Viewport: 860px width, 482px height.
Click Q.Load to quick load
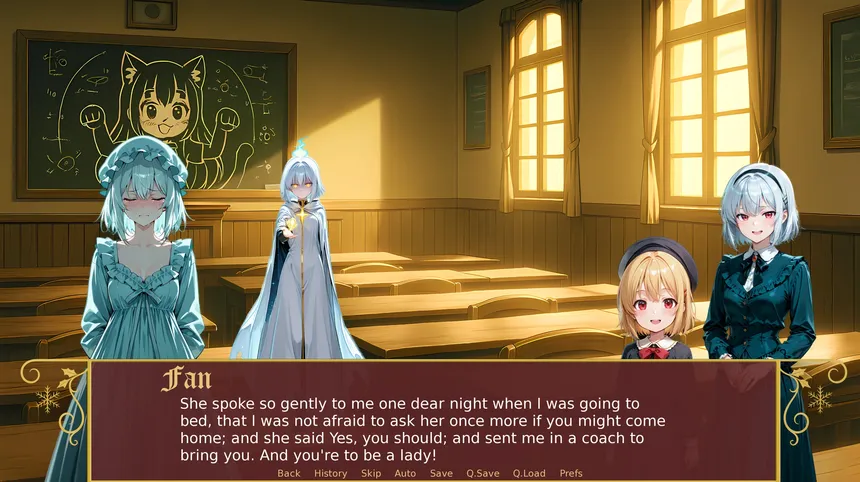pyautogui.click(x=529, y=473)
